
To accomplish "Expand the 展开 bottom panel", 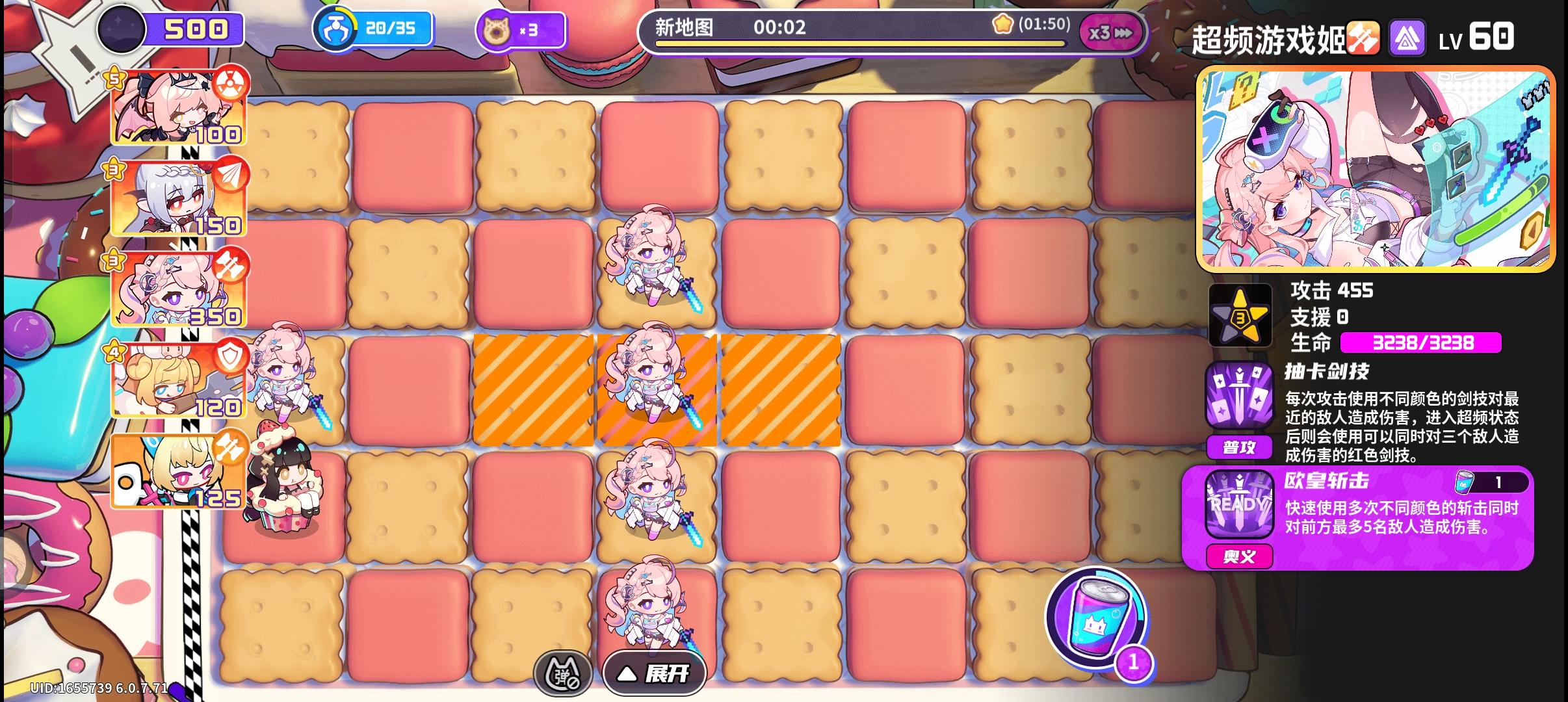I will pyautogui.click(x=653, y=673).
